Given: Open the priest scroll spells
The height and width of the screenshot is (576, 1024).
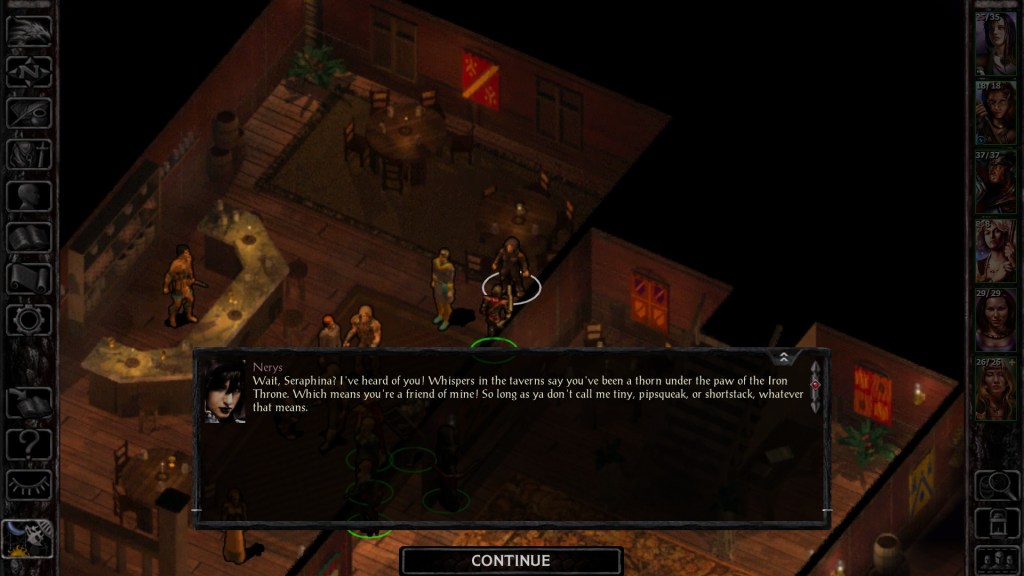Looking at the screenshot, I should tap(28, 278).
